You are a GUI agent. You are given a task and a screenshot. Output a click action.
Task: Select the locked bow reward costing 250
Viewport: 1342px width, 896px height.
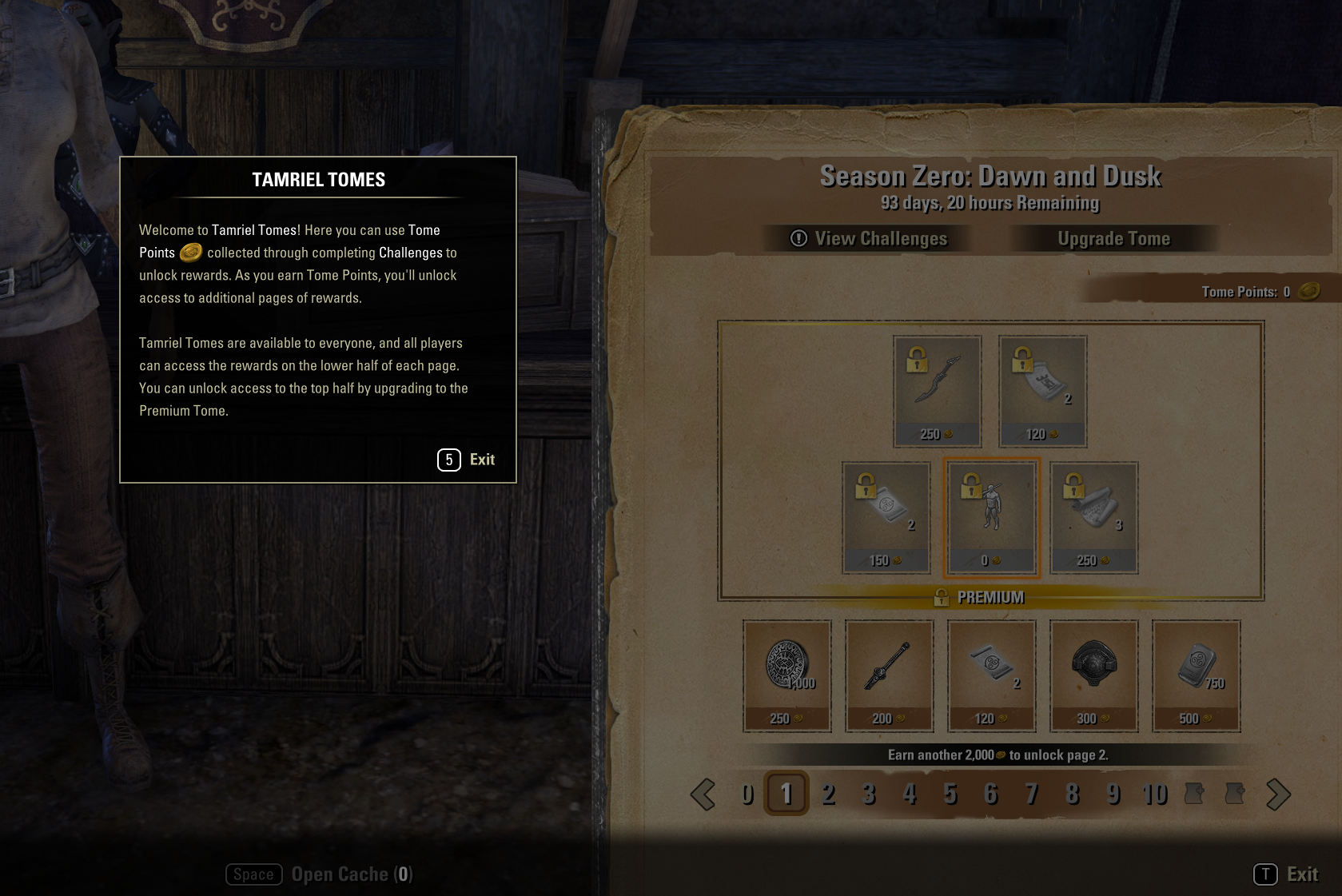pyautogui.click(x=938, y=390)
